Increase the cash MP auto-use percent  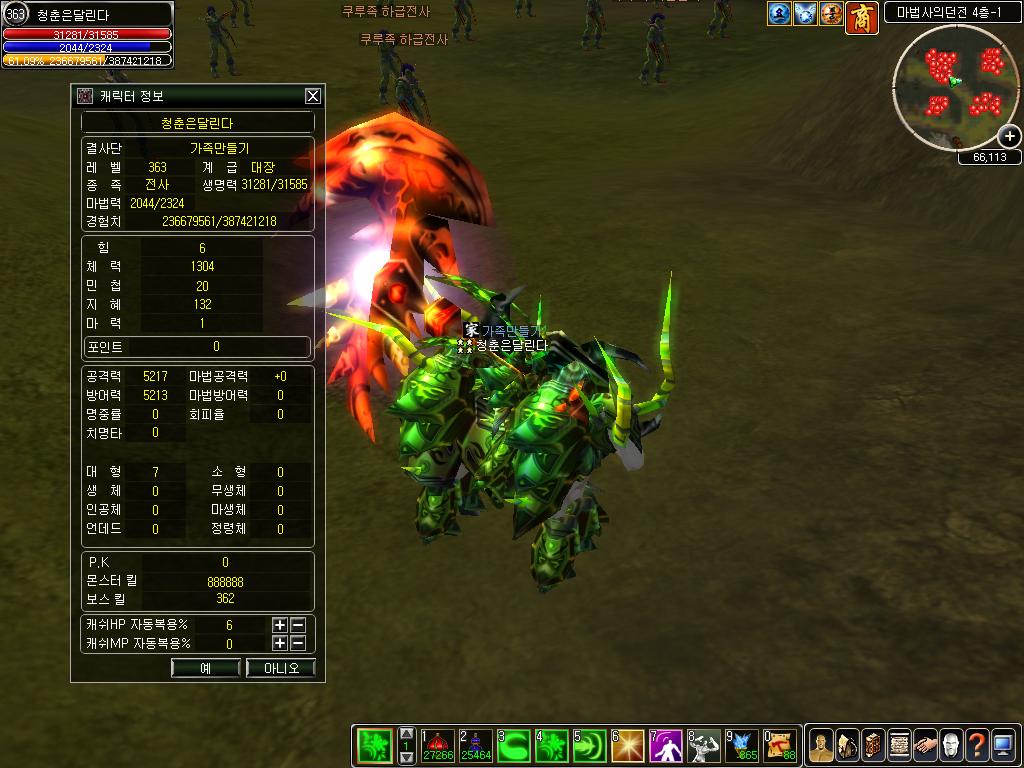tap(280, 644)
